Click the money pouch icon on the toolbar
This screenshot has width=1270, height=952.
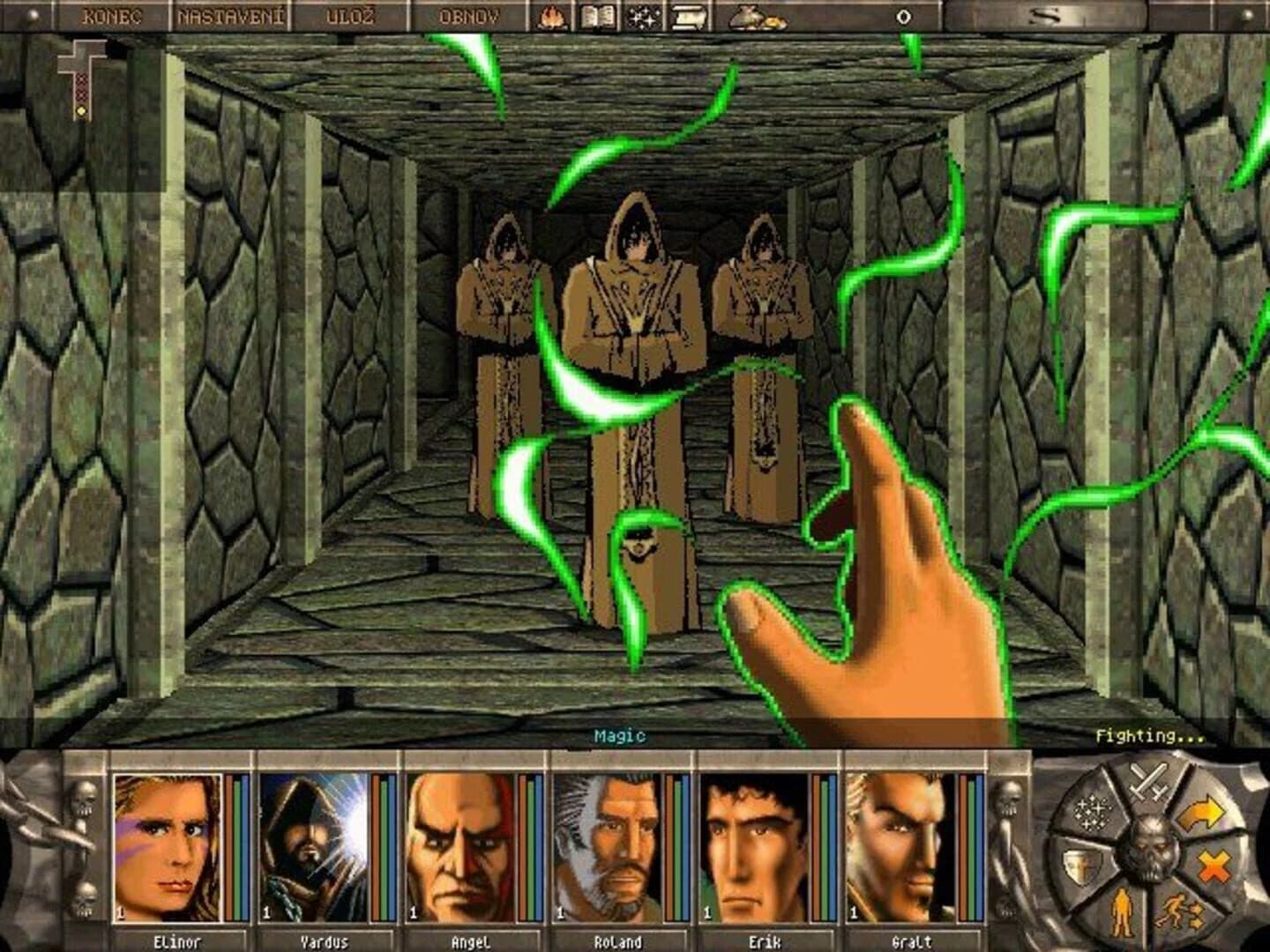[x=750, y=18]
